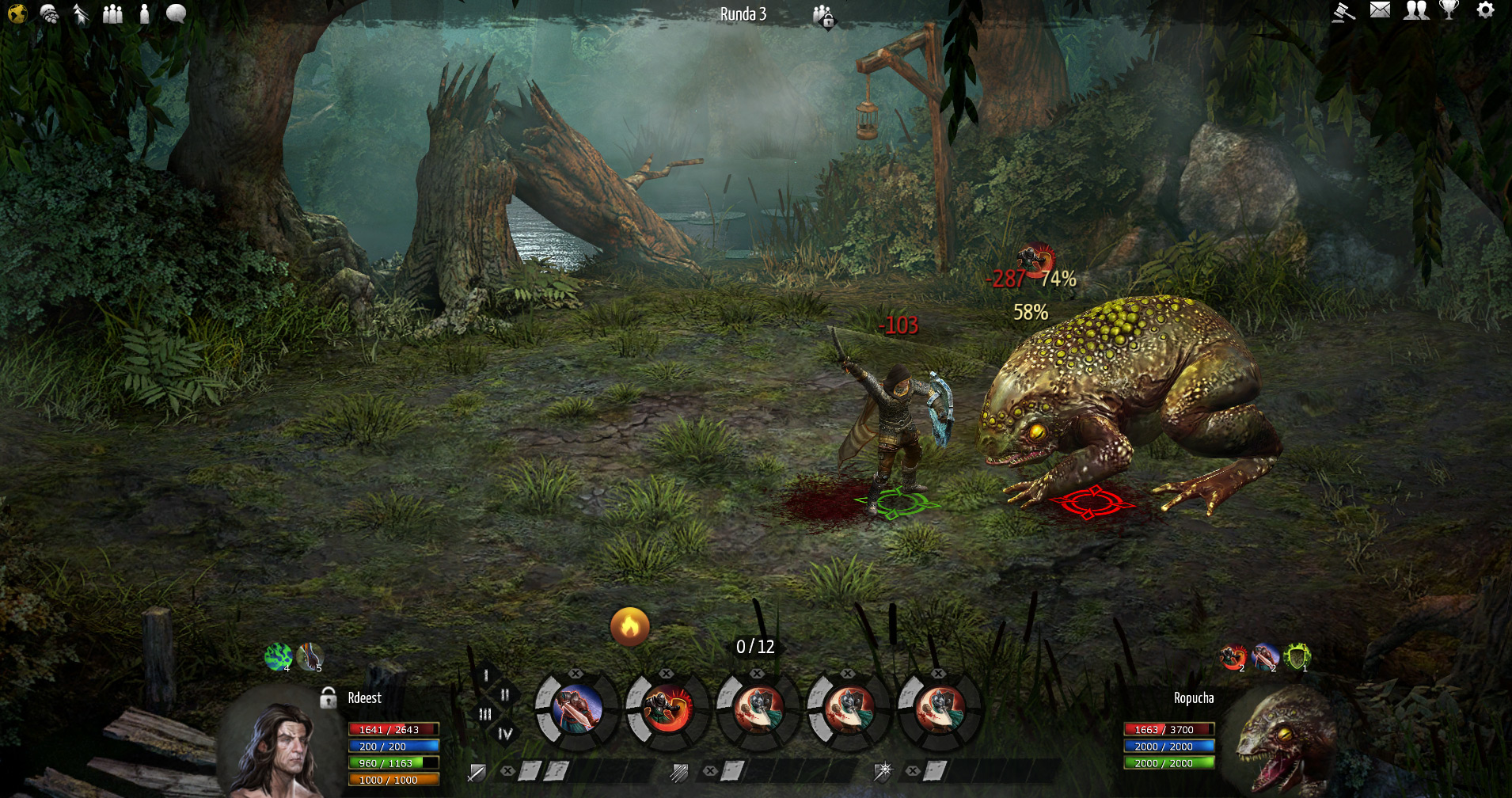Switch to skill set II

click(505, 695)
